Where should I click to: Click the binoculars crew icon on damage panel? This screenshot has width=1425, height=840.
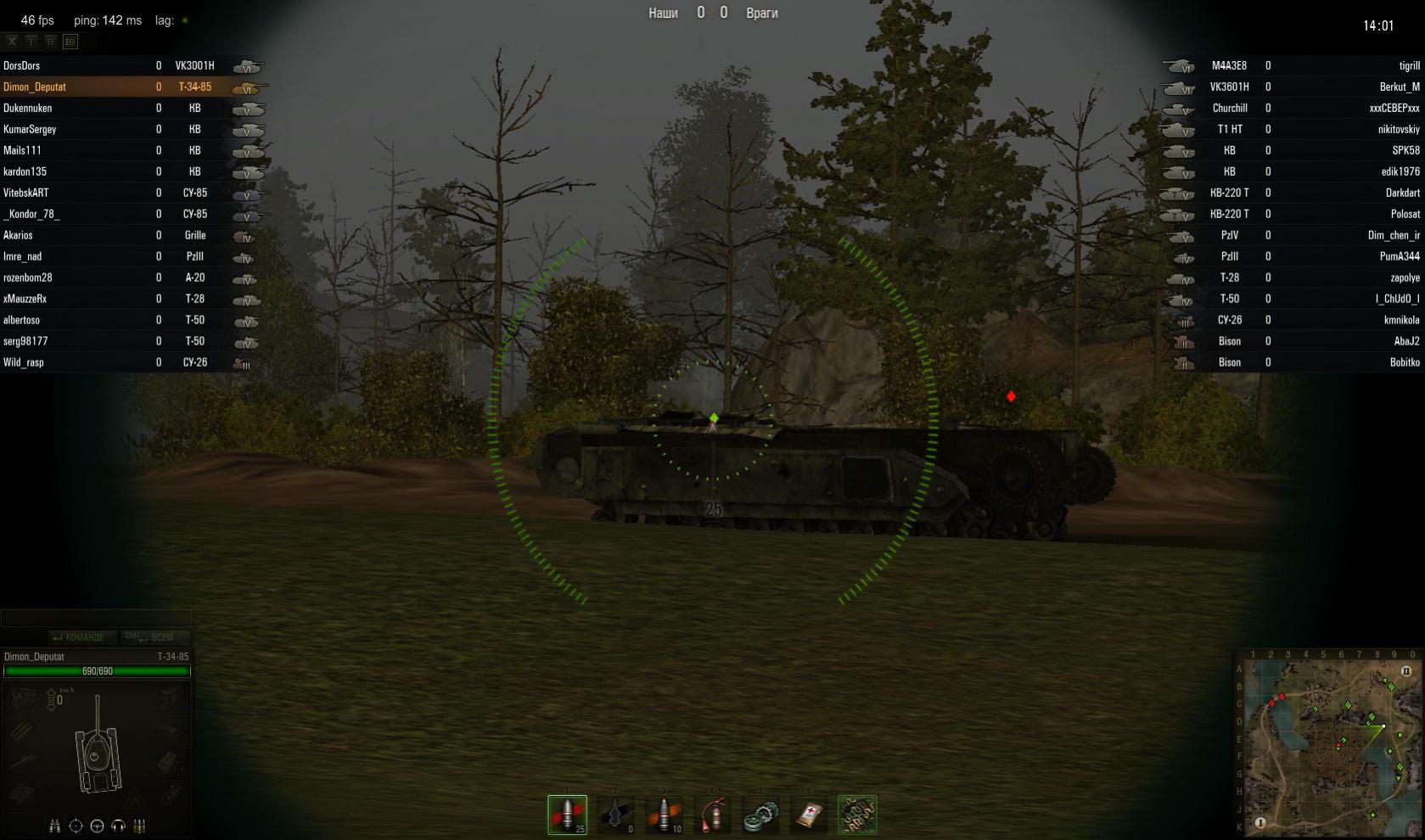[x=55, y=826]
